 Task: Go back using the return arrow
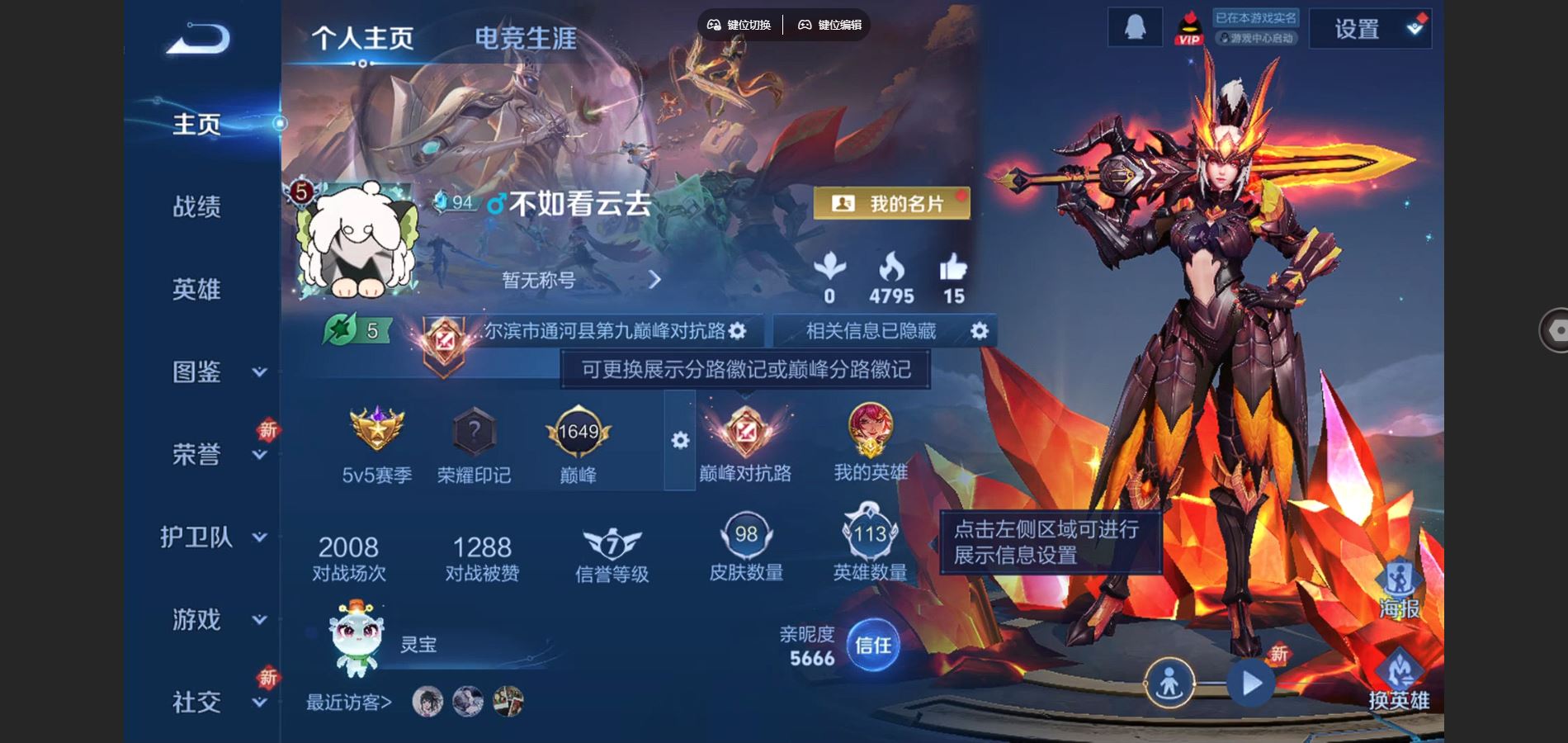tap(198, 39)
